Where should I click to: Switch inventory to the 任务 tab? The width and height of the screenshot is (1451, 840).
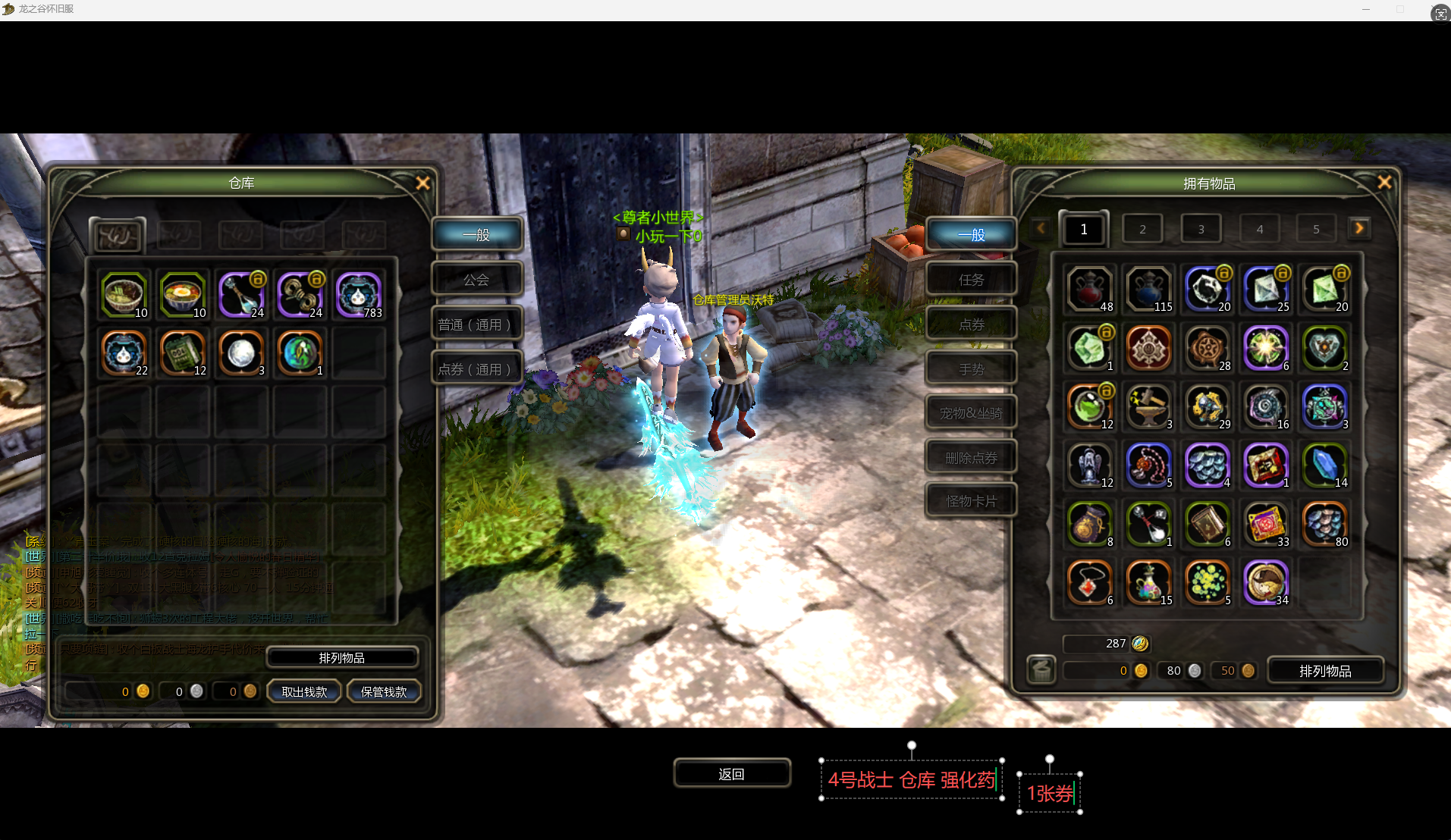pyautogui.click(x=971, y=280)
